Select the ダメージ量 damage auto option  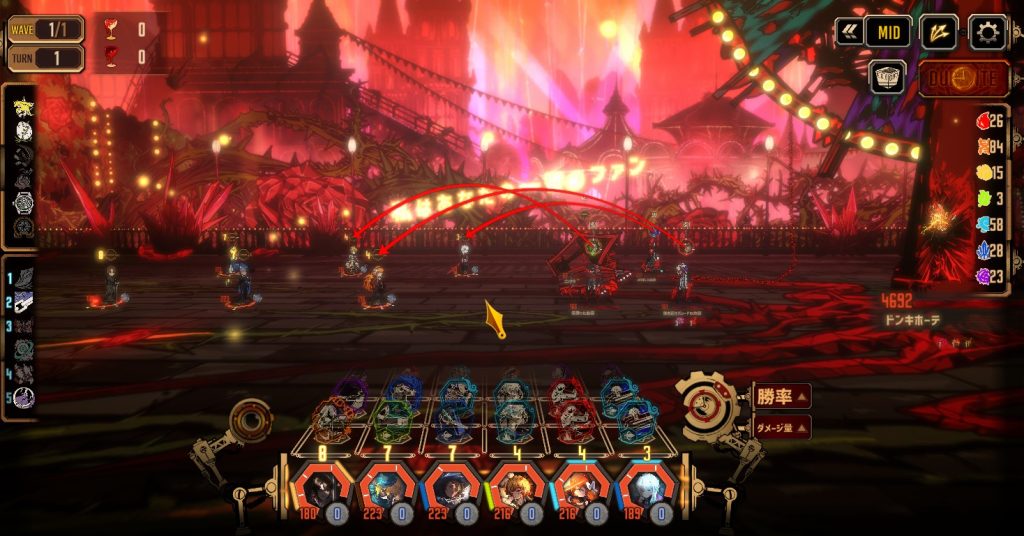coord(780,427)
